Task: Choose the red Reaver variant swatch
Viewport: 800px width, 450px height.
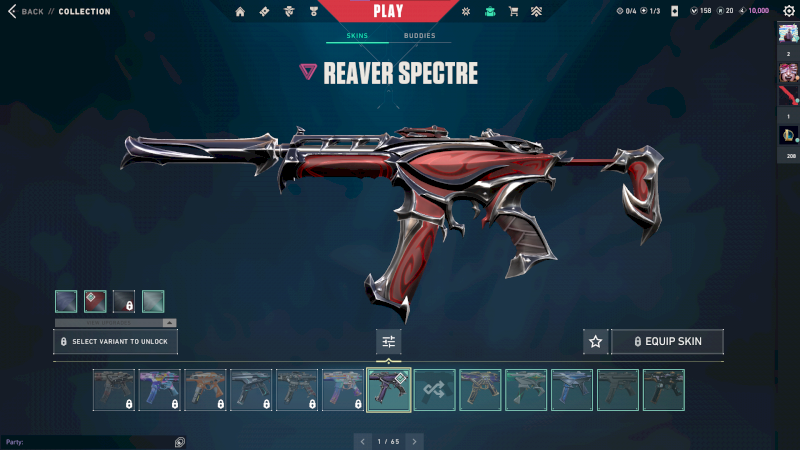Action: point(95,301)
